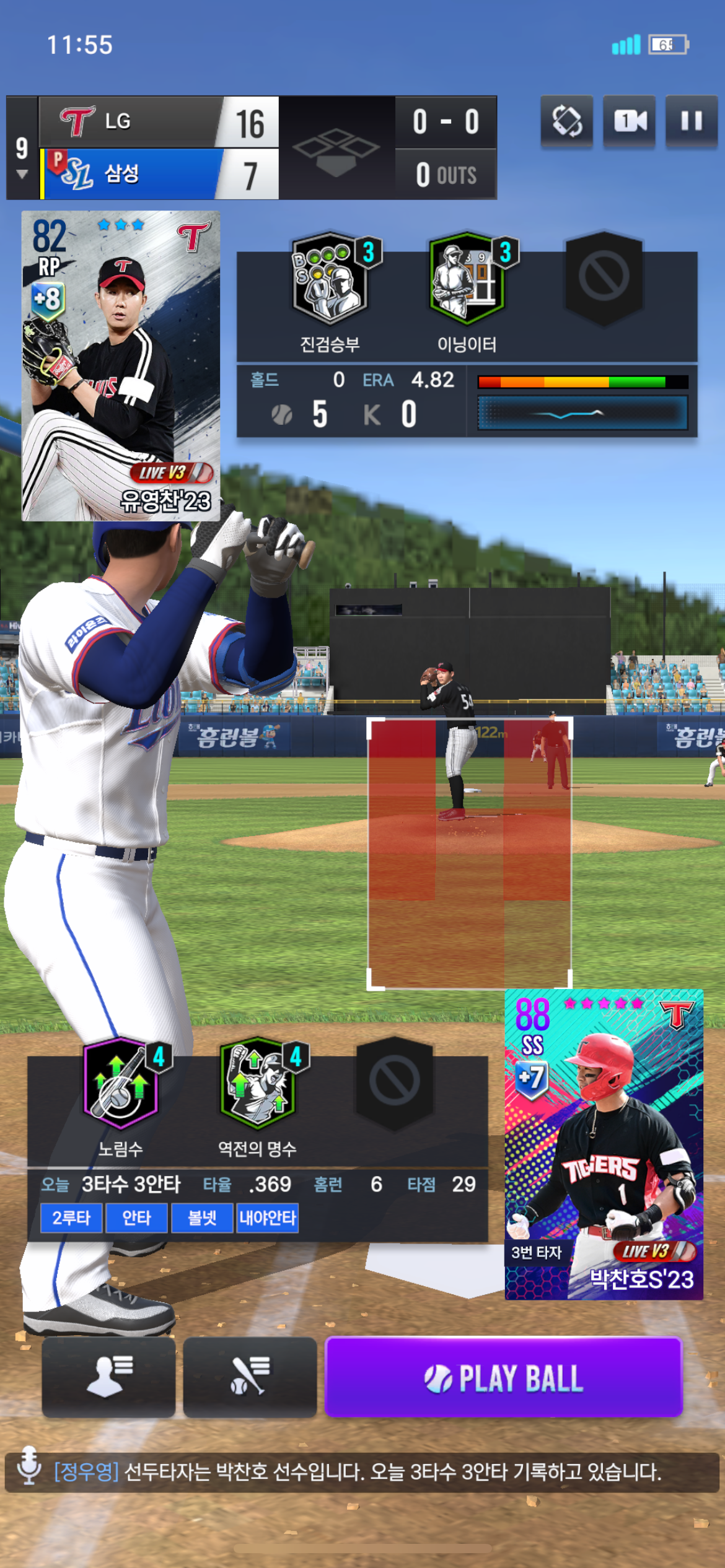This screenshot has width=725, height=1568.
Task: Pause the game
Action: click(x=692, y=121)
